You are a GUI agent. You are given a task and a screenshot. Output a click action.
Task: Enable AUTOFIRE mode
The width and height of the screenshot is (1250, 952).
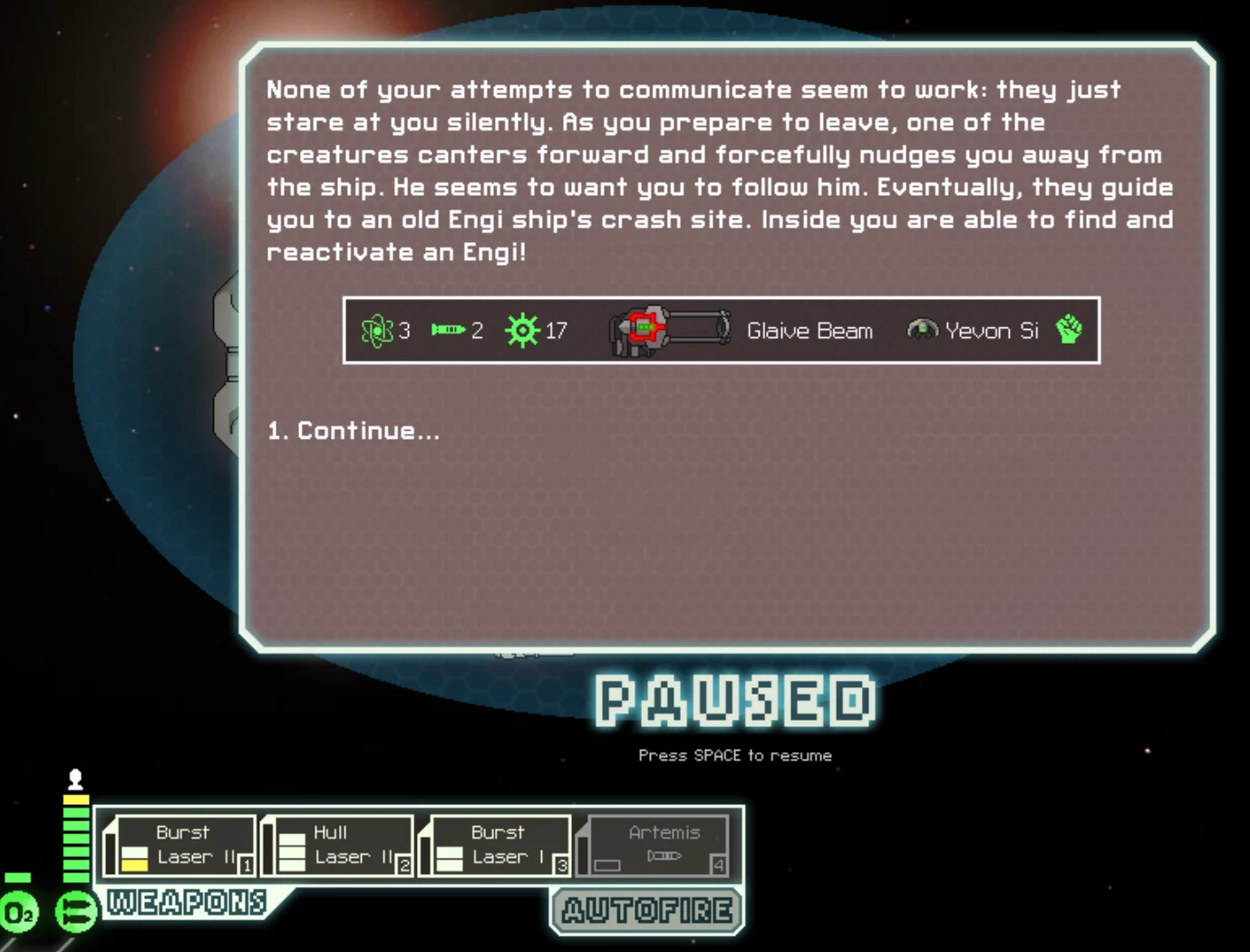tap(646, 910)
